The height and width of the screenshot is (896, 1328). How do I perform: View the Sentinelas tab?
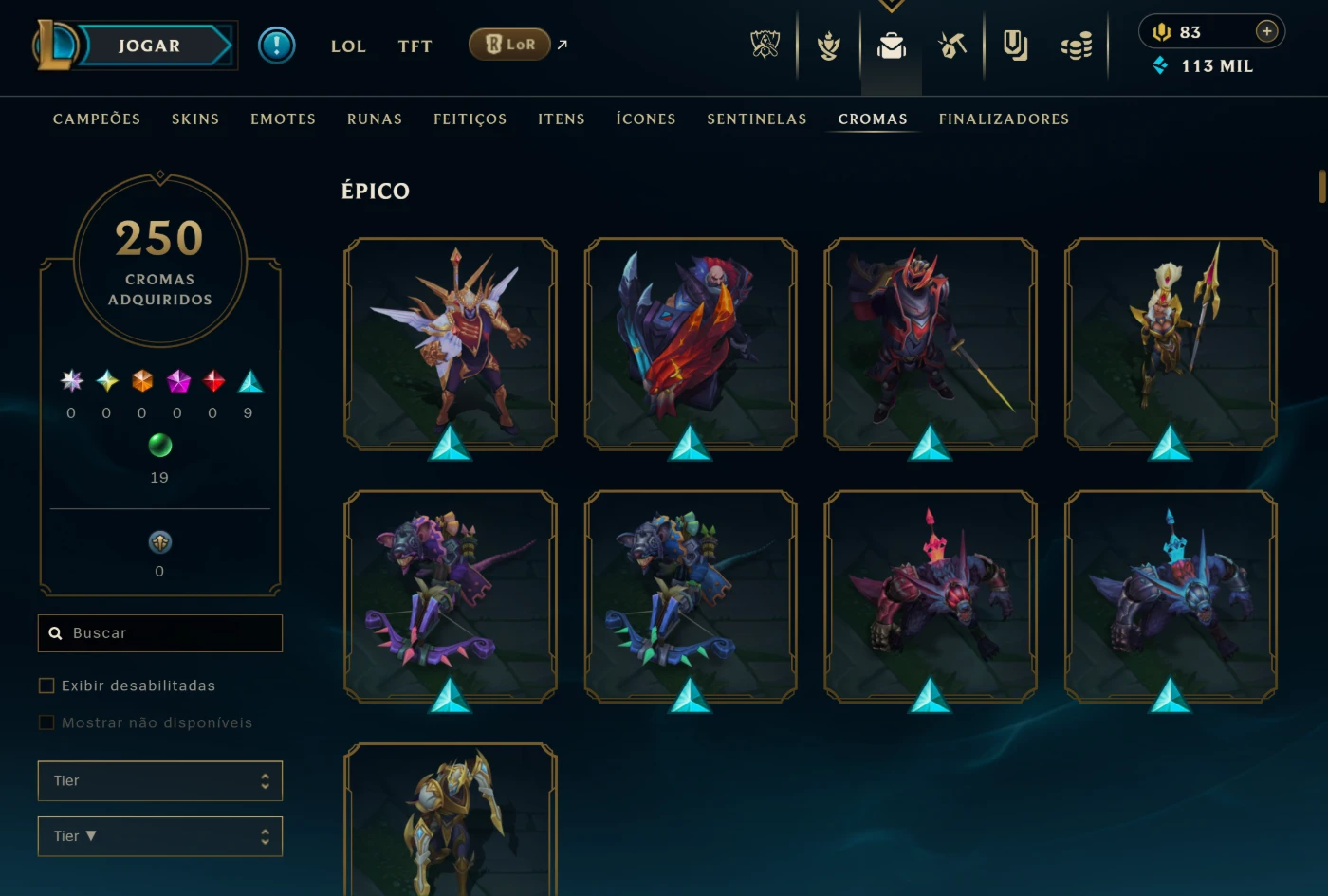coord(757,119)
